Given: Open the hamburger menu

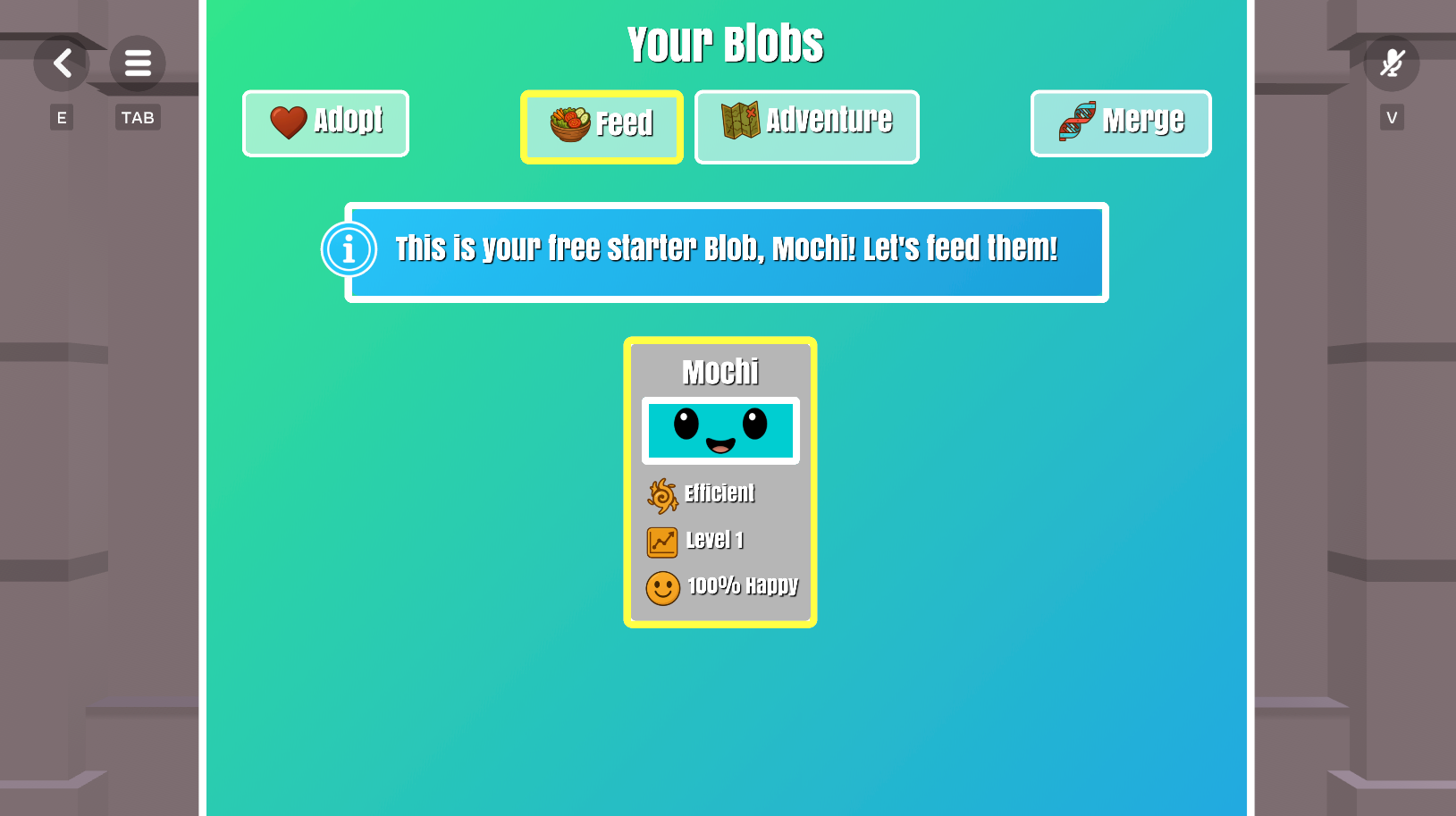Looking at the screenshot, I should (x=137, y=63).
